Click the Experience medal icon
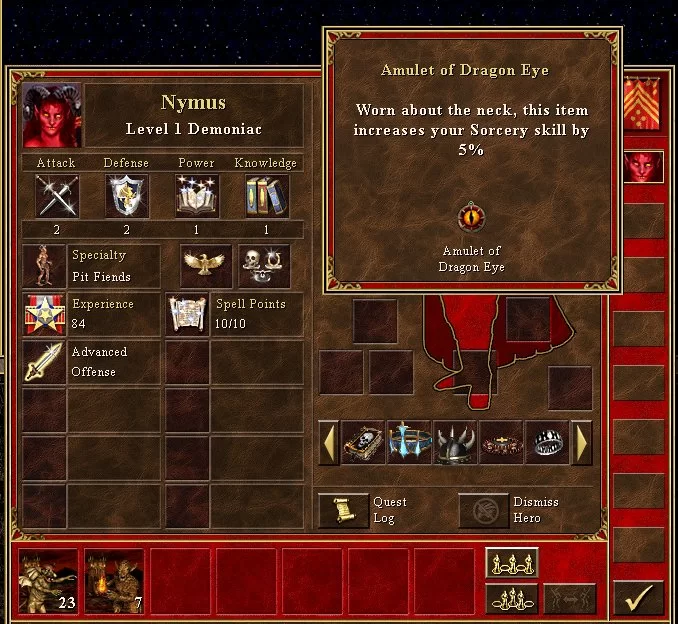This screenshot has width=678, height=624. (x=44, y=314)
